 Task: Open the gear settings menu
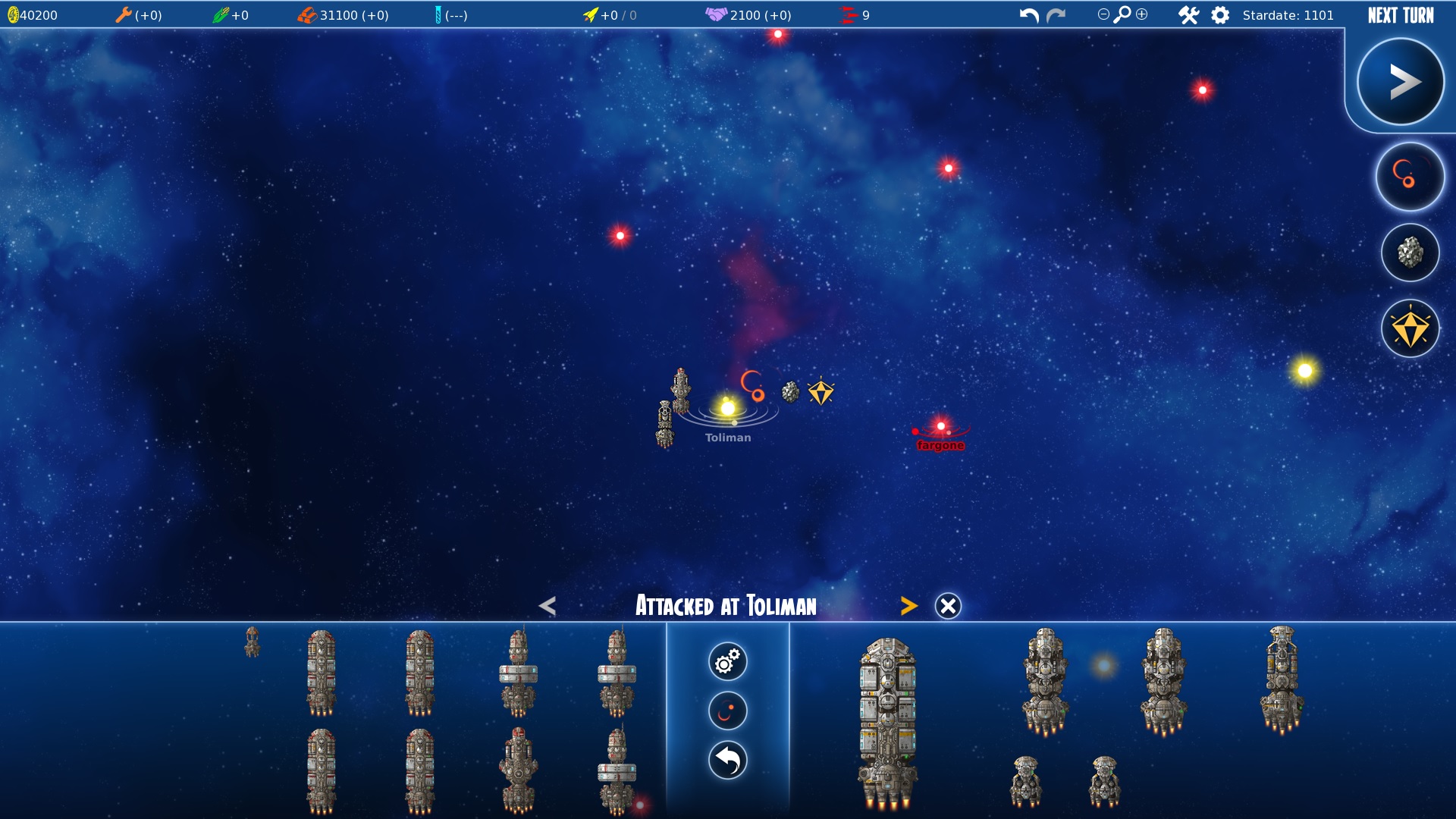tap(1220, 15)
